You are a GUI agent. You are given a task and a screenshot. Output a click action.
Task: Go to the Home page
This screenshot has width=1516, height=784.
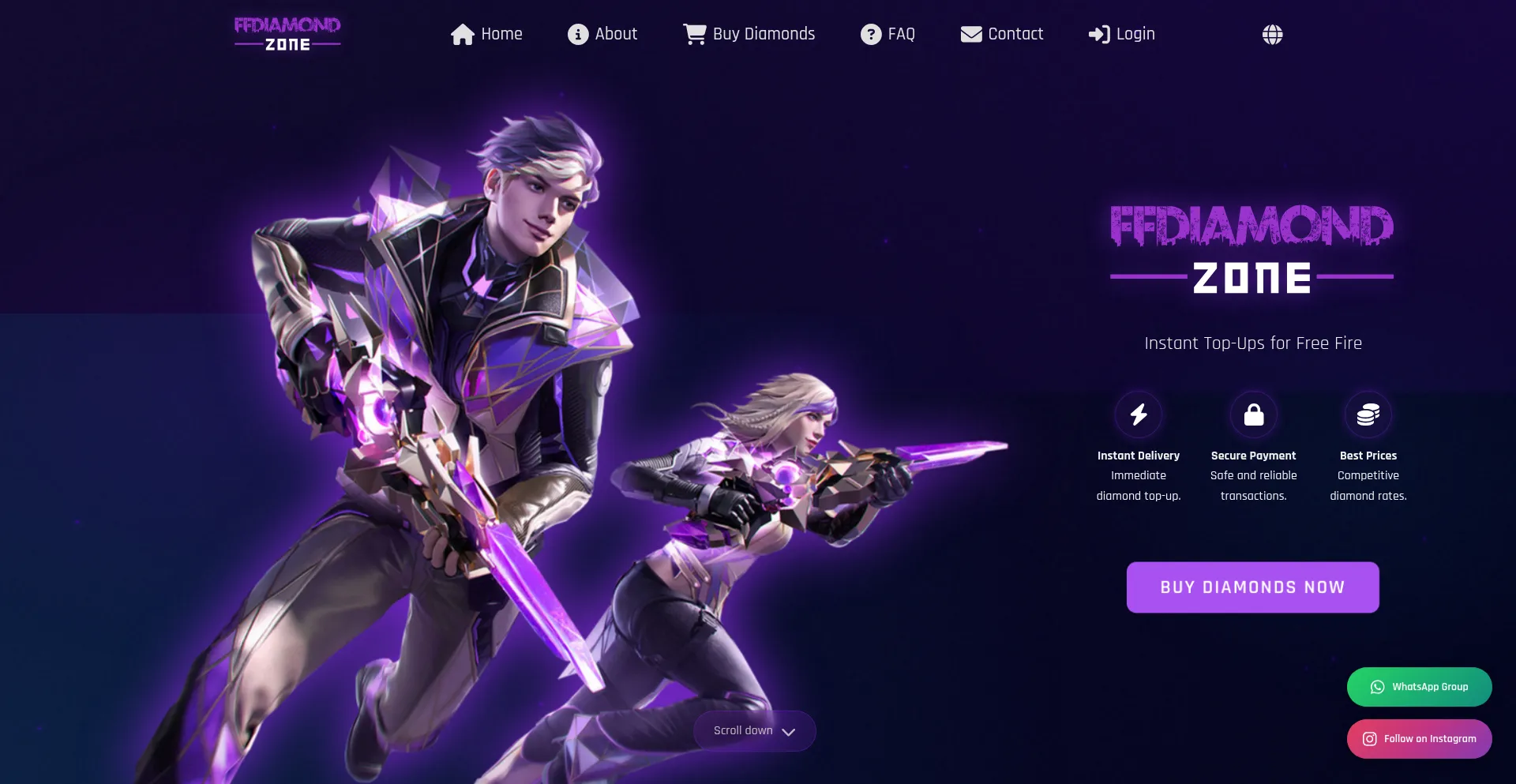(486, 34)
